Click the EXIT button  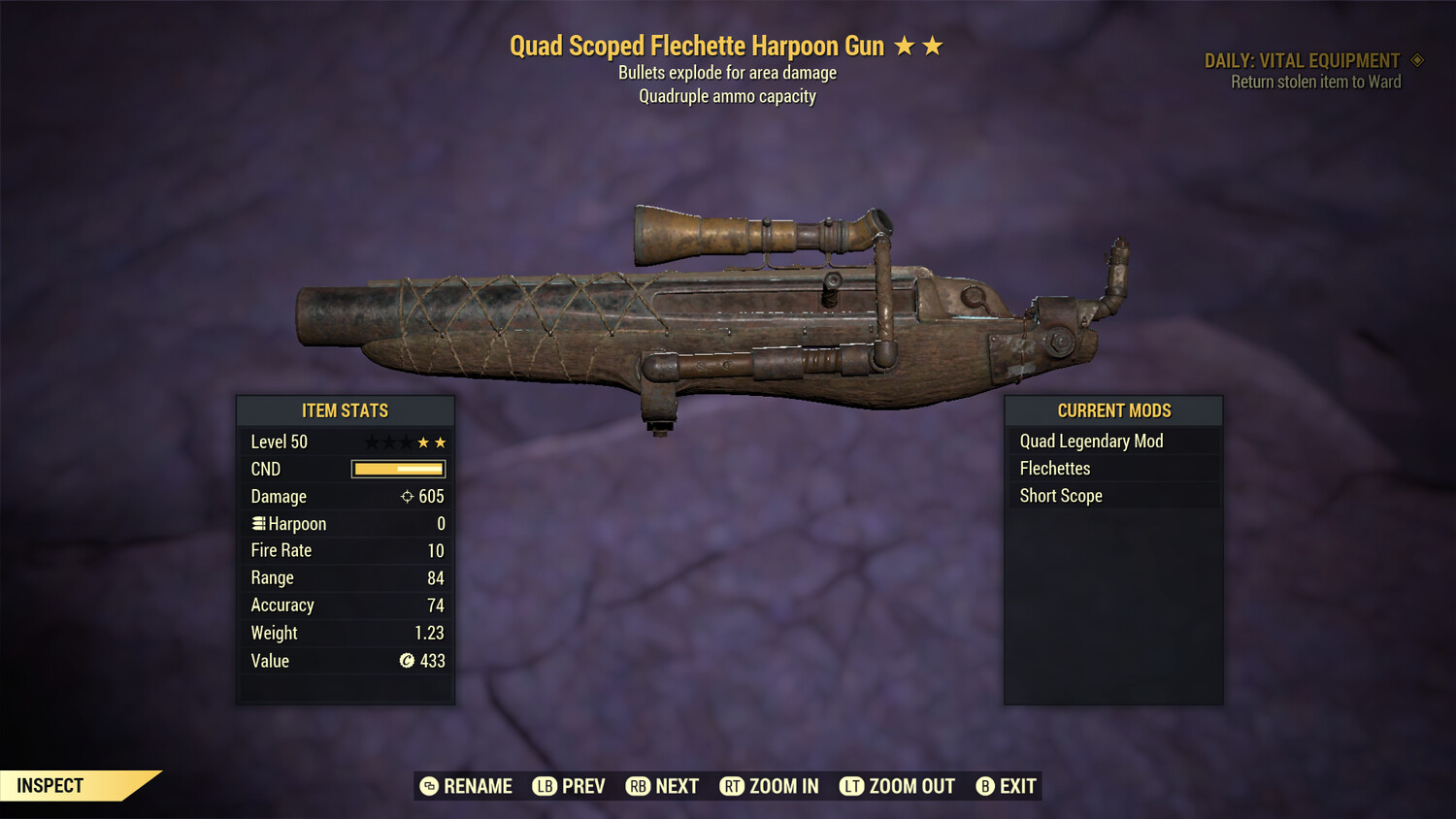(x=1018, y=786)
